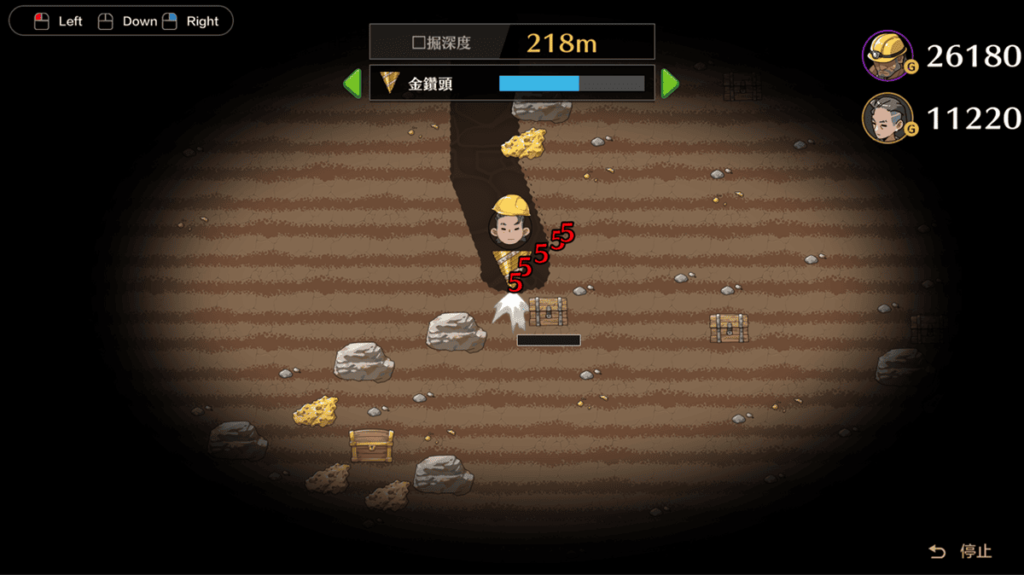Click the 停止 stop button

(x=961, y=551)
